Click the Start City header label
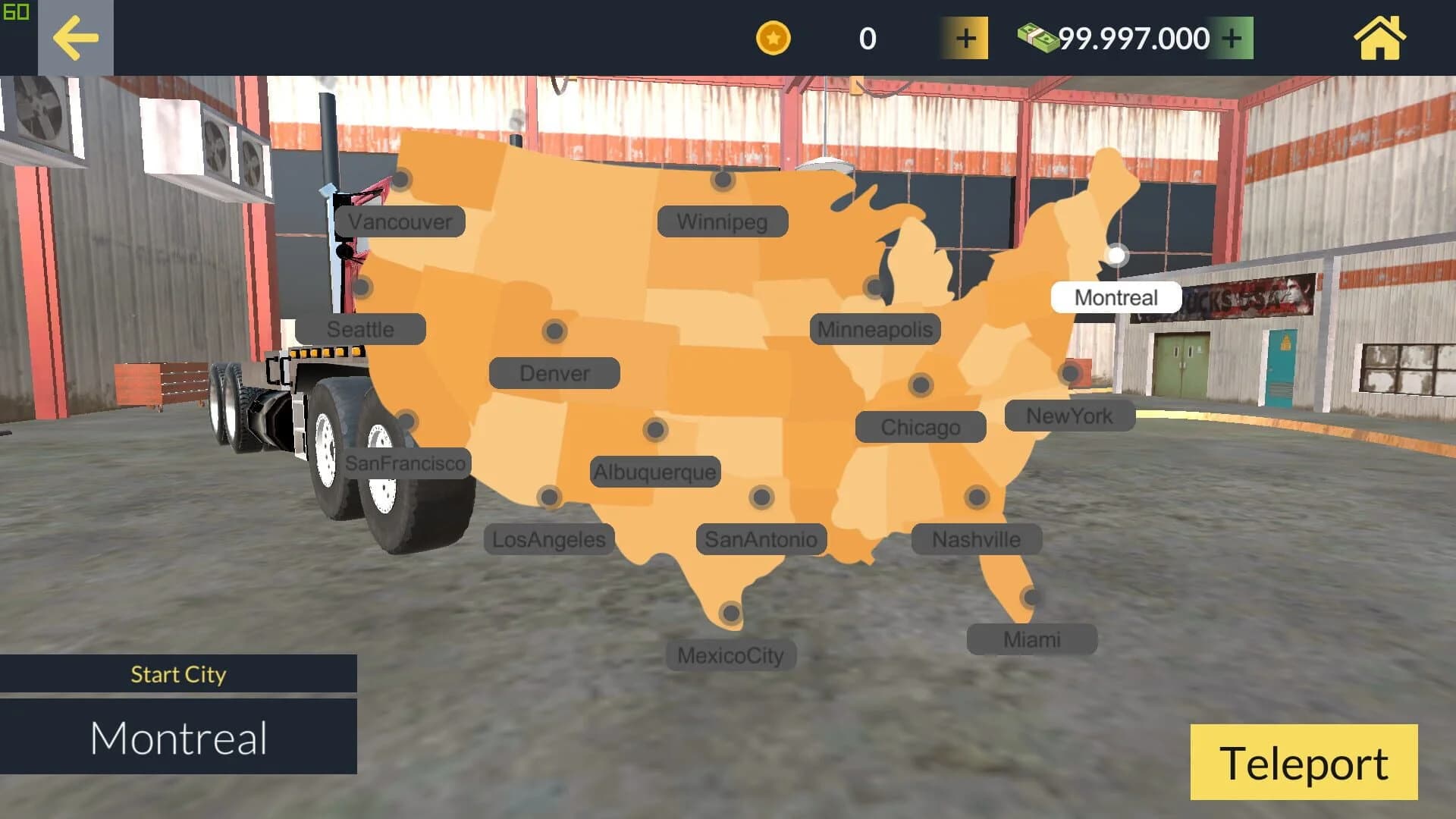The image size is (1456, 819). 179,673
